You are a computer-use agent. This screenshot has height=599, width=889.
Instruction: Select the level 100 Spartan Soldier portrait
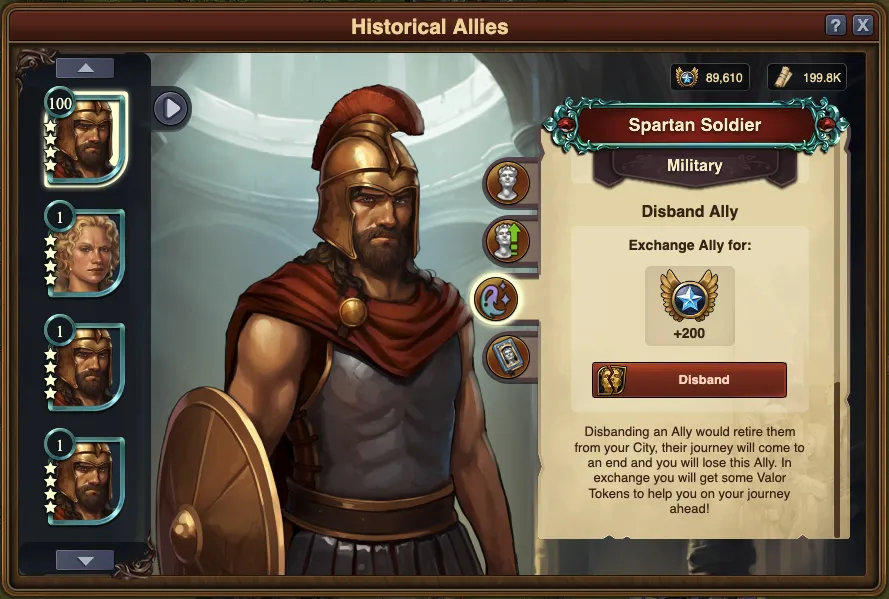(x=86, y=138)
